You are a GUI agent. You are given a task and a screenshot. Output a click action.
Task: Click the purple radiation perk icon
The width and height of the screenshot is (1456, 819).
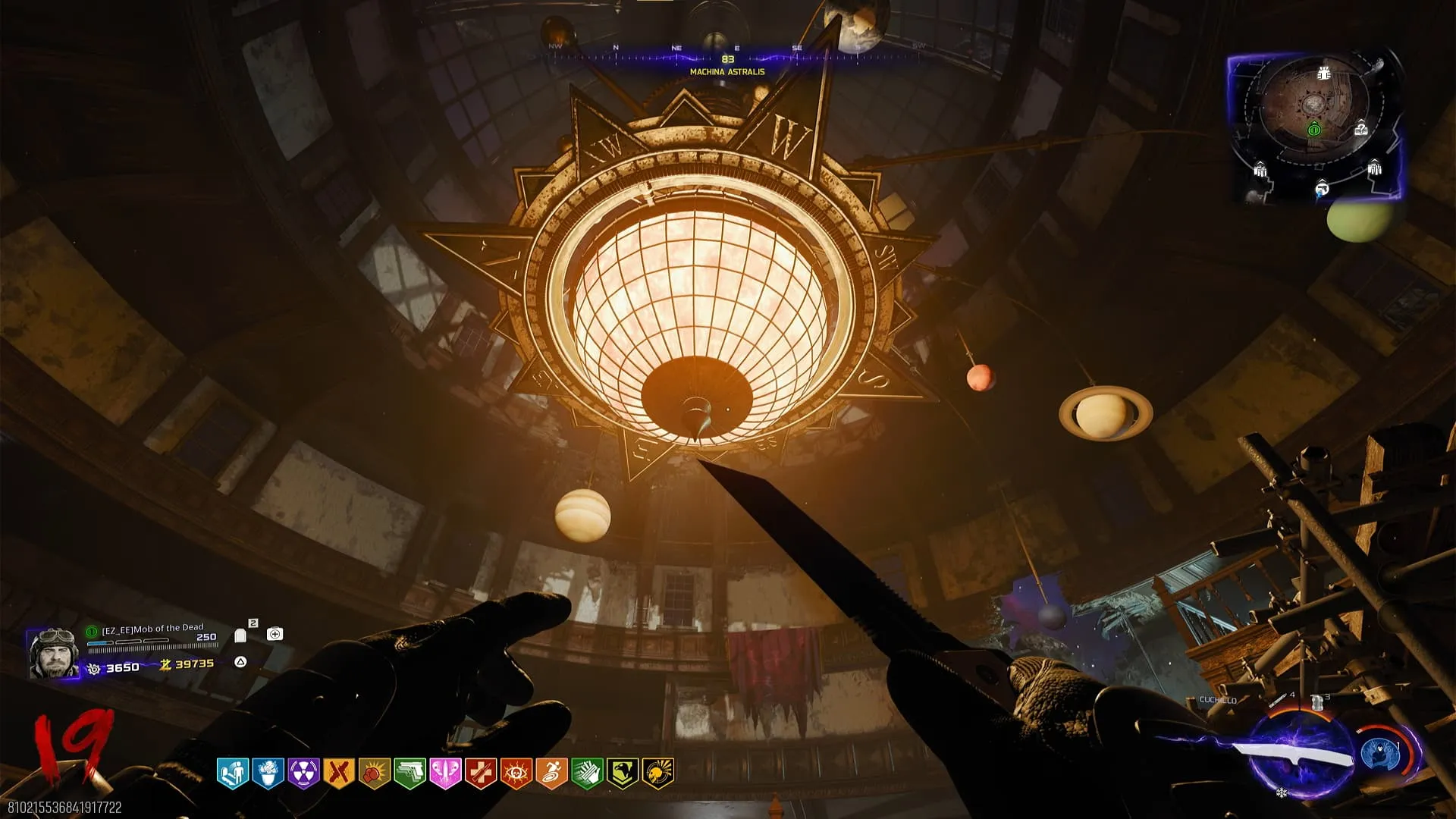coord(303,773)
